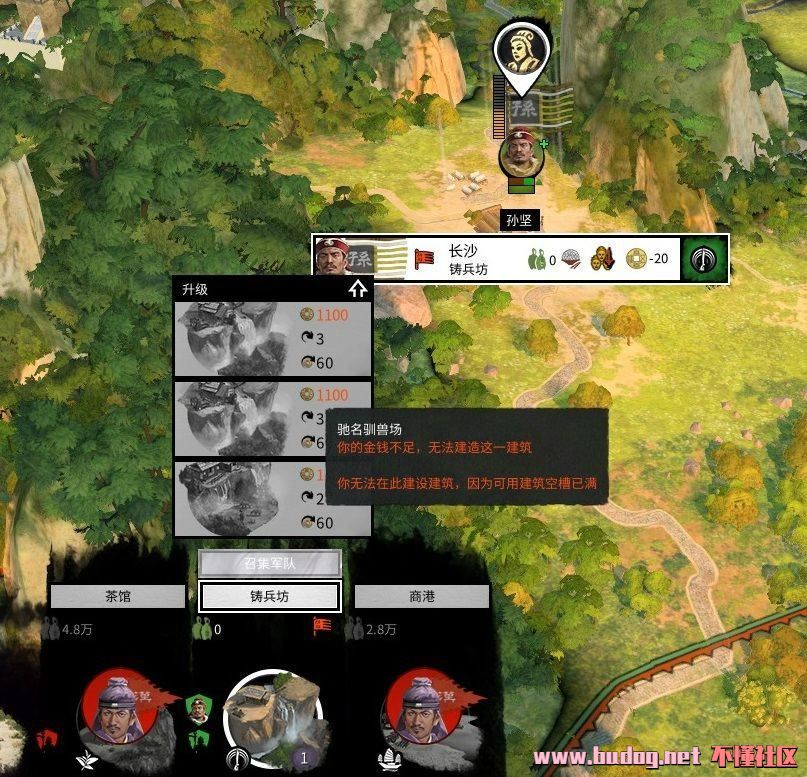Choose the 商港 trade port label

422,597
